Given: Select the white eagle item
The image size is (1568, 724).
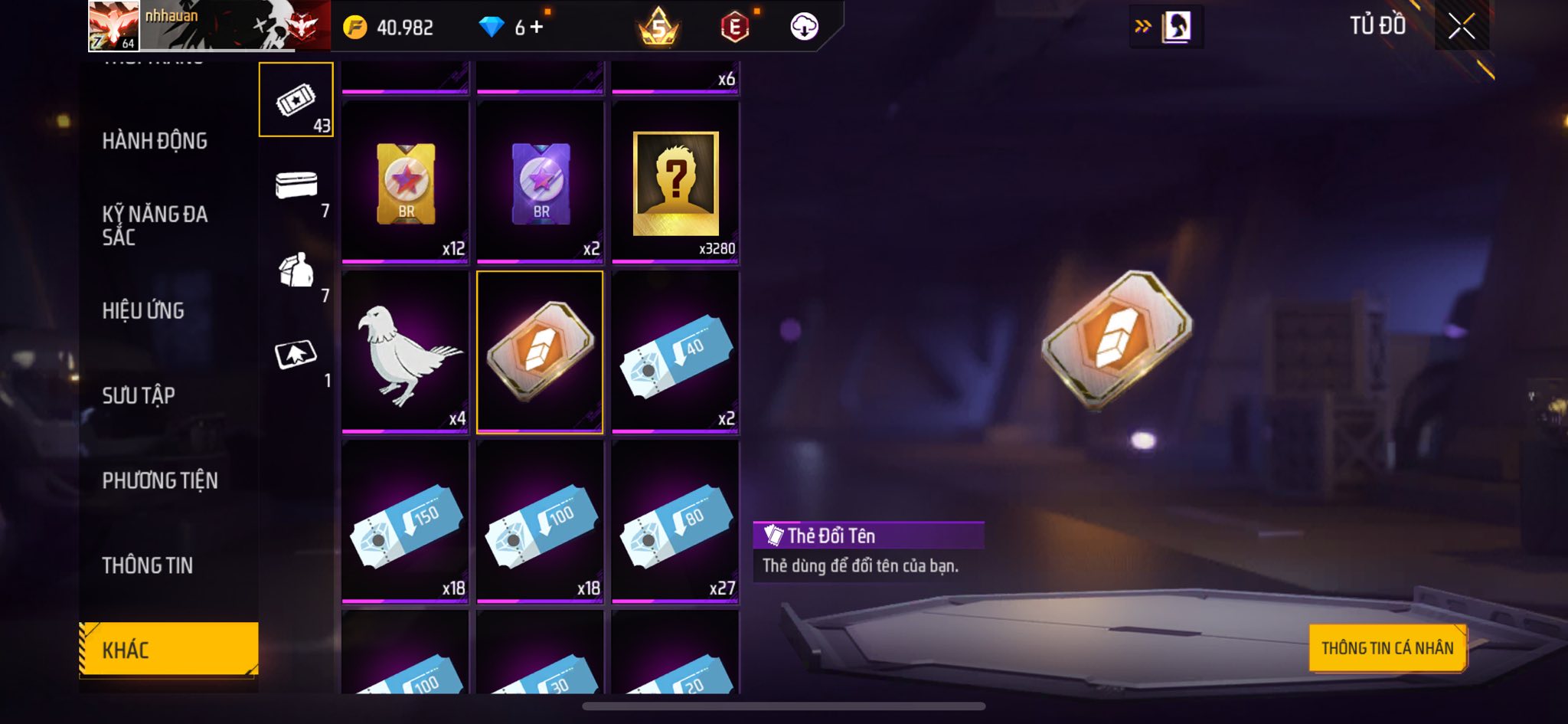Looking at the screenshot, I should [405, 352].
